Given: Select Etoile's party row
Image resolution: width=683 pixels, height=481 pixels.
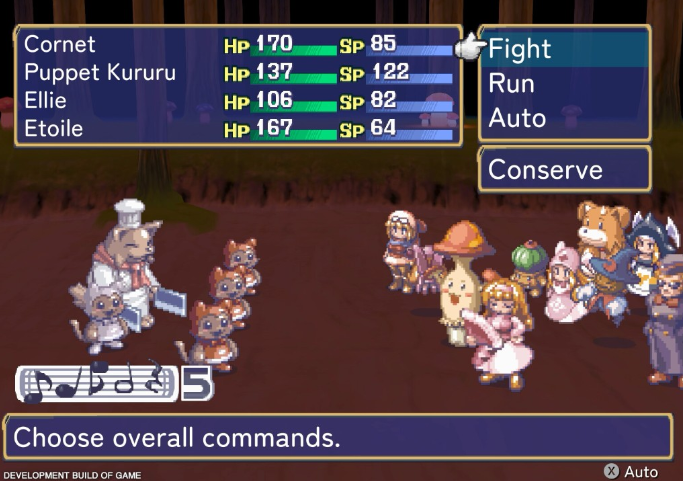Looking at the screenshot, I should tap(54, 129).
